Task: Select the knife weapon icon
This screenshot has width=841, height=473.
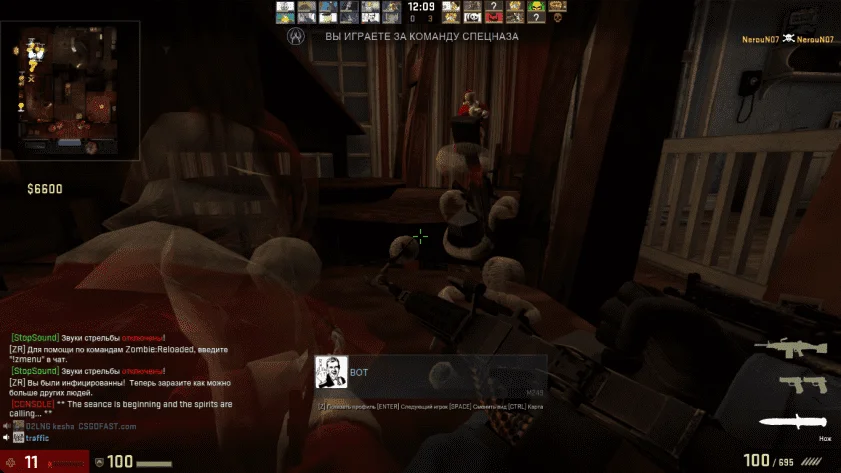Action: coord(795,421)
